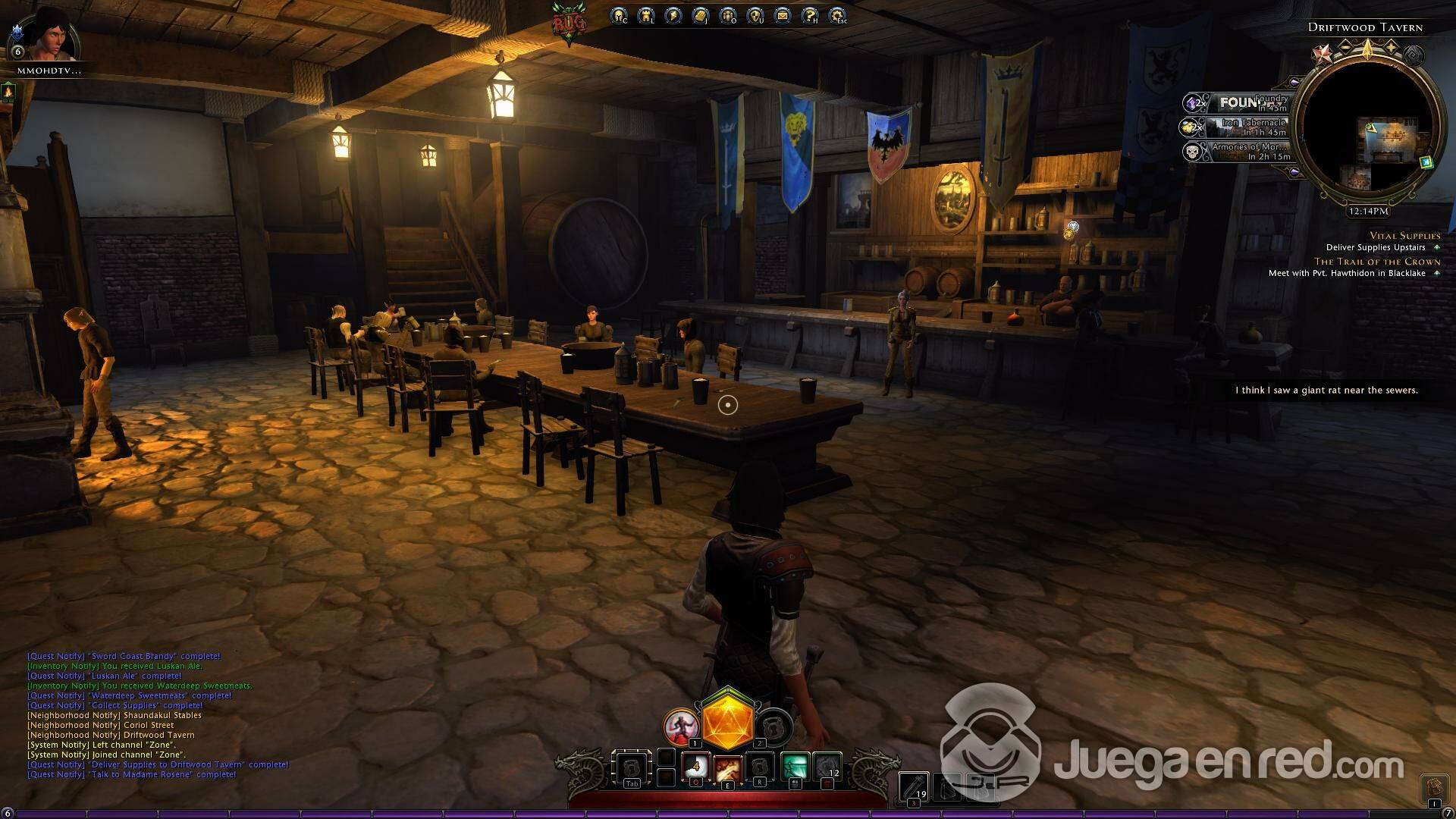The width and height of the screenshot is (1456, 819).
Task: Open the journal book icon
Action: [700, 15]
